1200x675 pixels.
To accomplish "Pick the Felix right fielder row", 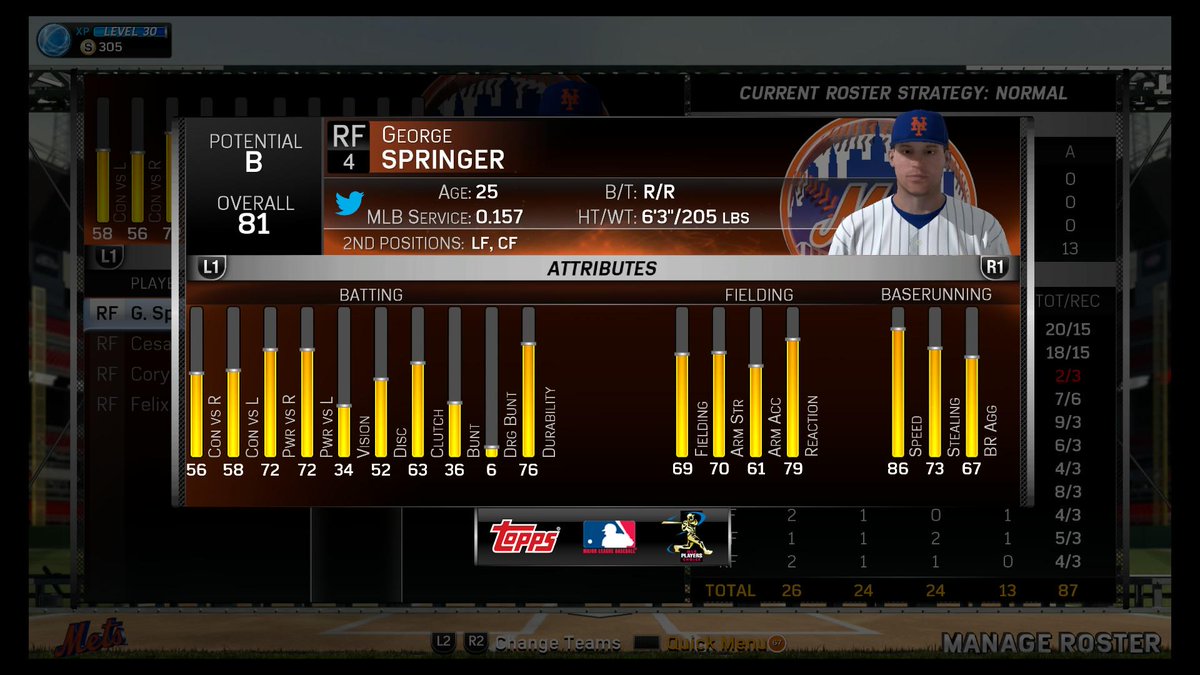I will (133, 405).
